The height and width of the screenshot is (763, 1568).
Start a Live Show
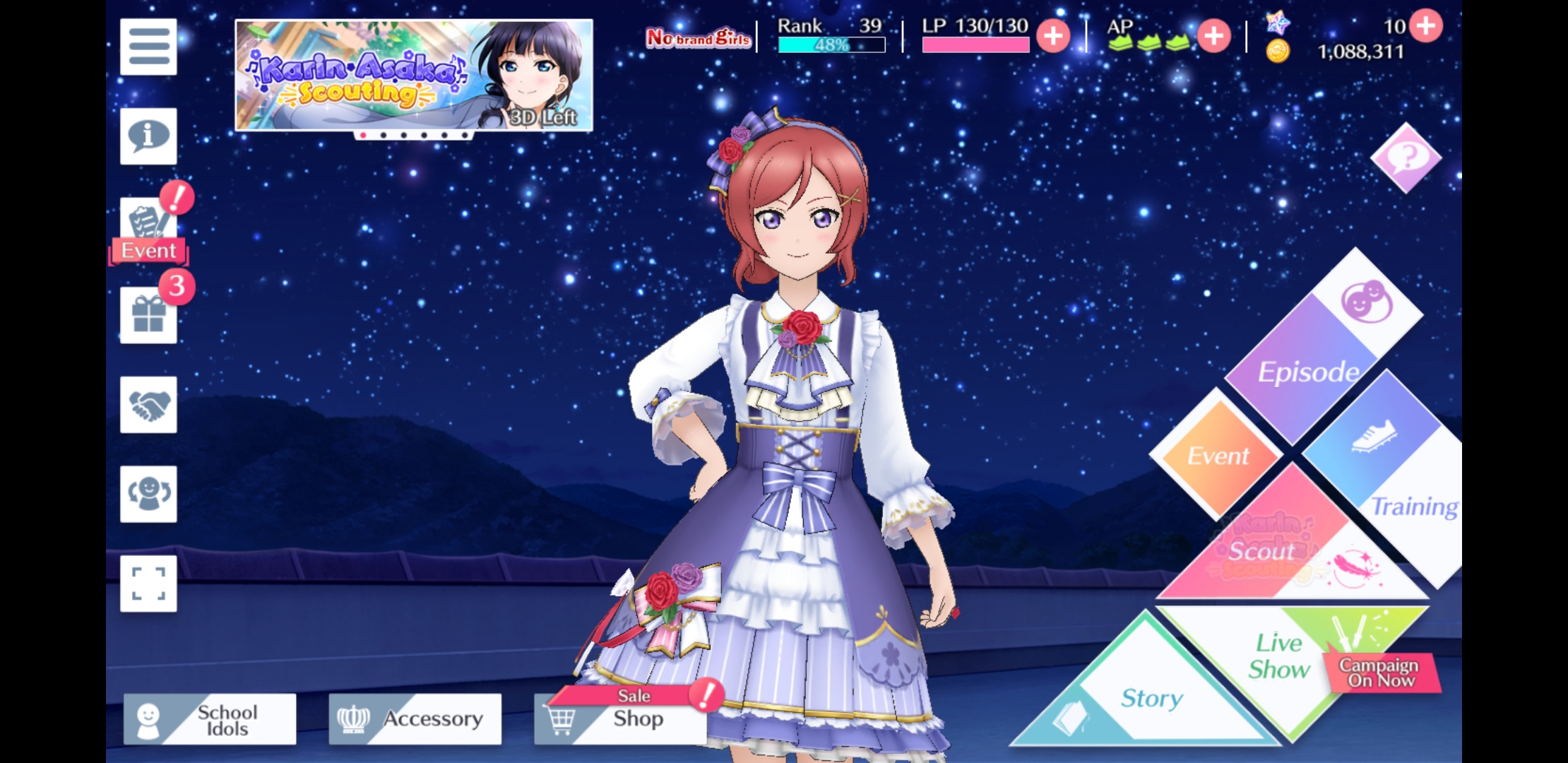[1280, 657]
